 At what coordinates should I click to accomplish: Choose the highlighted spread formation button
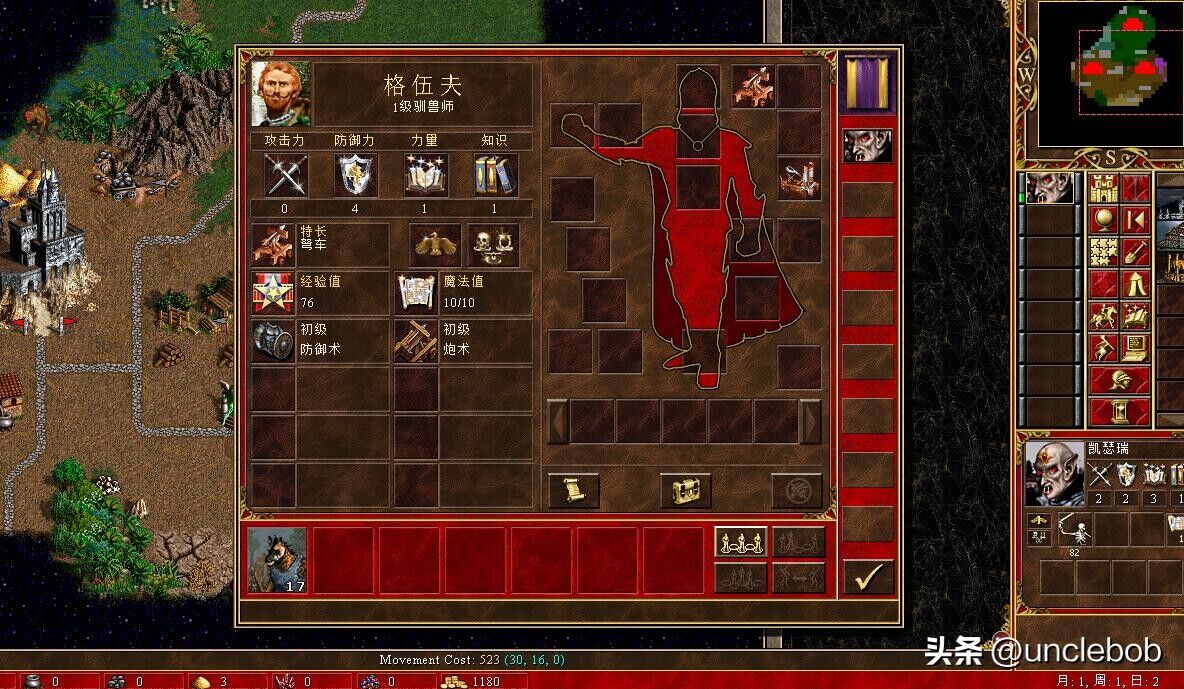point(741,541)
